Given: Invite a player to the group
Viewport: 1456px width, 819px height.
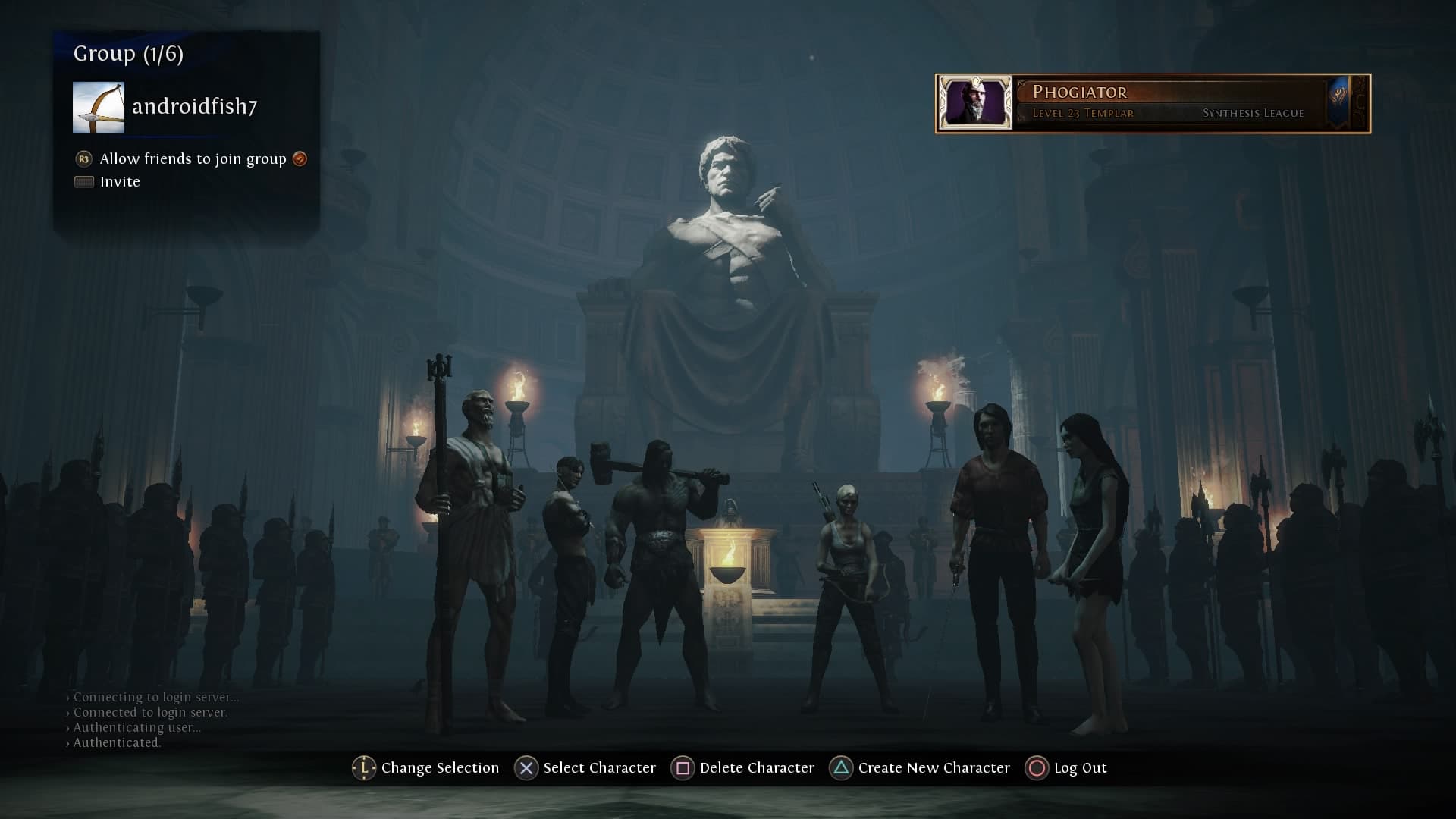Looking at the screenshot, I should 119,182.
